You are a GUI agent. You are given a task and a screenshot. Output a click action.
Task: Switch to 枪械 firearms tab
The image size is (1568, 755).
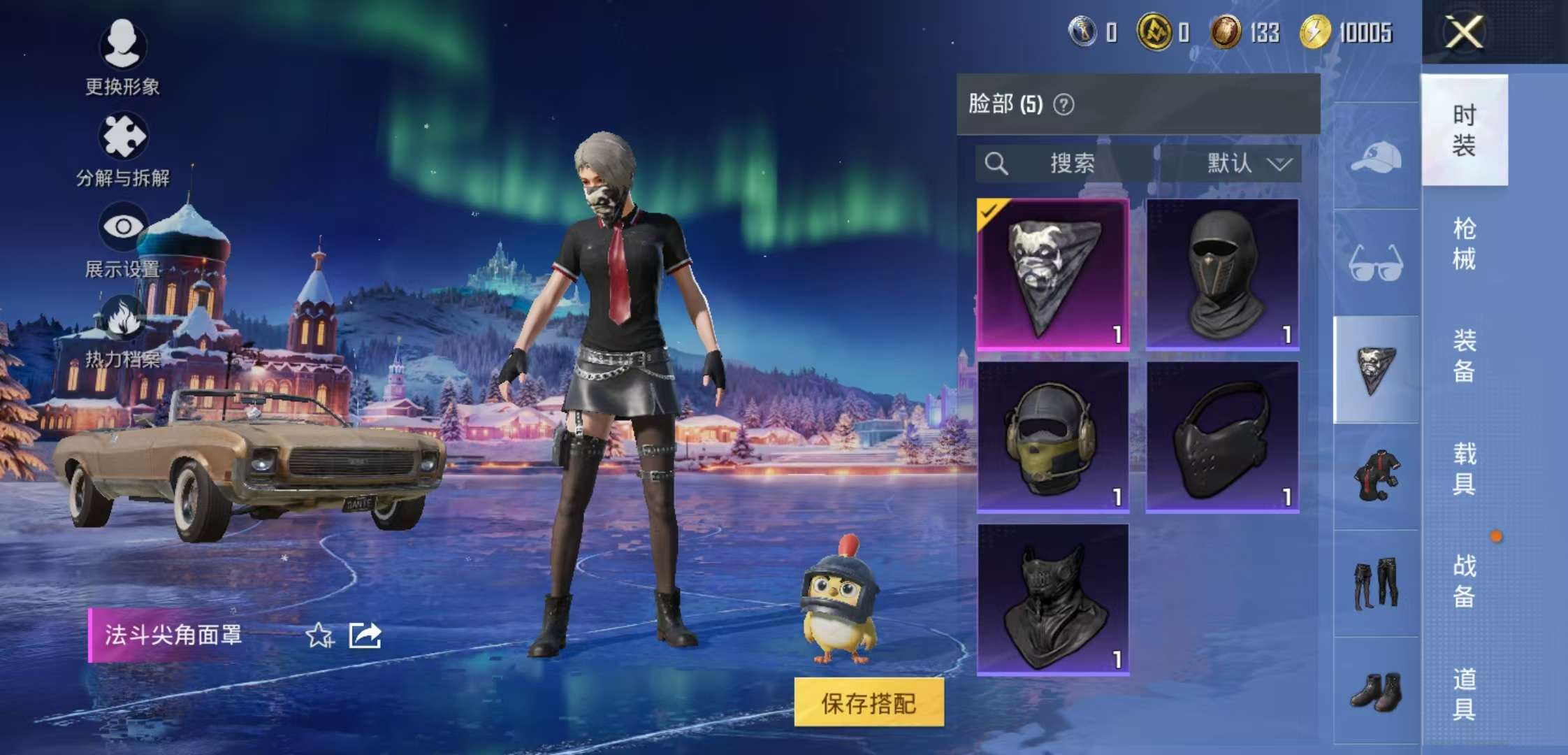coord(1464,243)
